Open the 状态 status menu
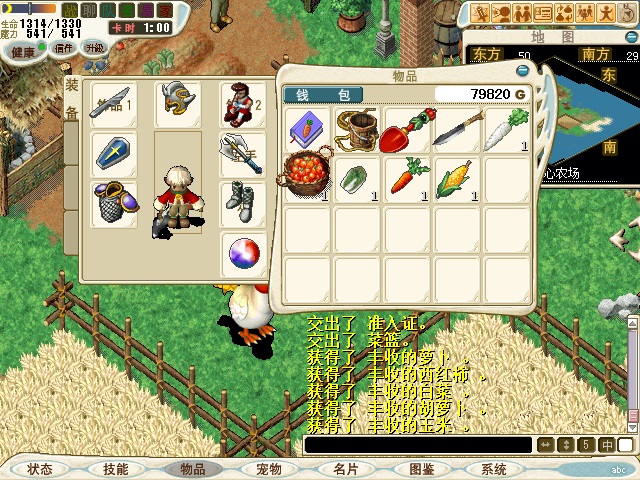 tap(40, 469)
